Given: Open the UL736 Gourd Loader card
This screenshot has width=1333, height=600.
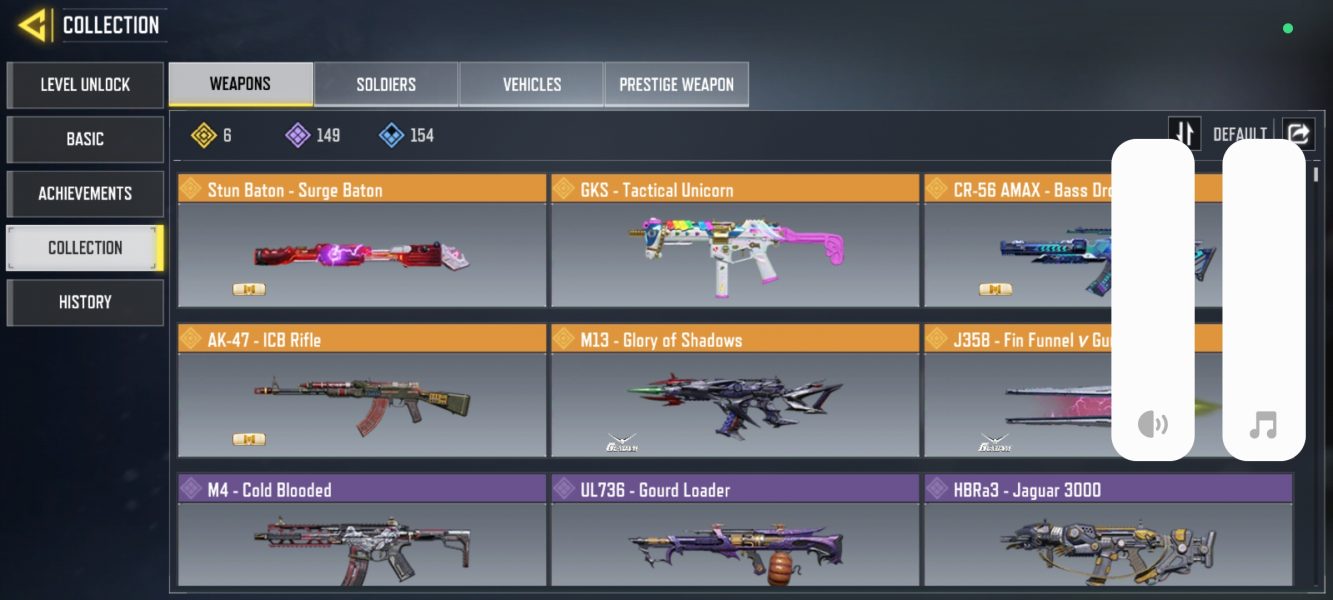Looking at the screenshot, I should (735, 532).
